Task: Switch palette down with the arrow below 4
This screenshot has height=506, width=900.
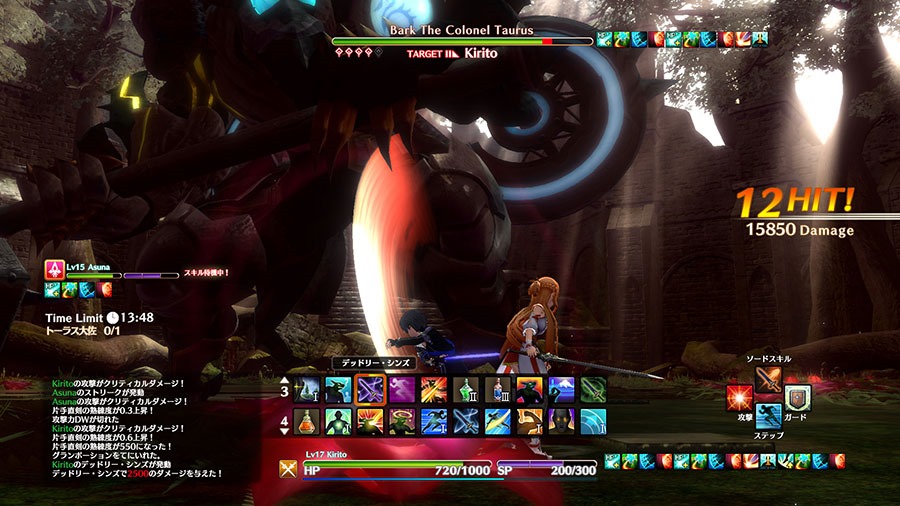Action: [x=282, y=434]
